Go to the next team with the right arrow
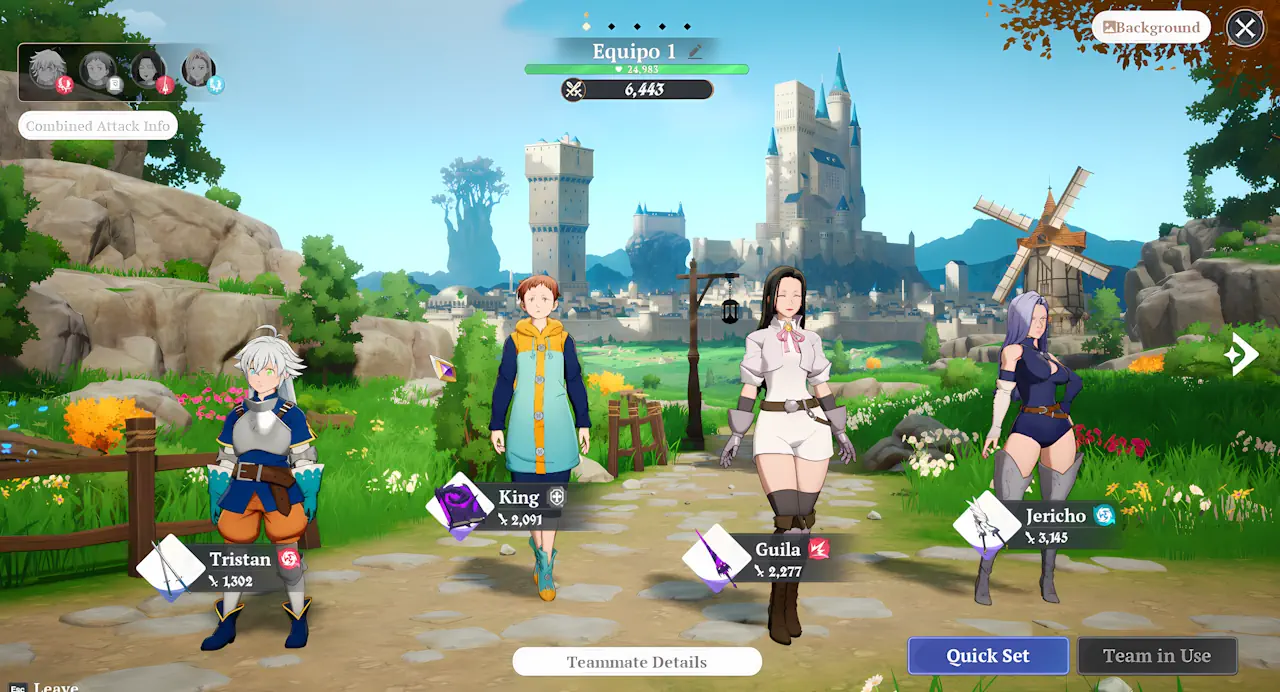 click(1243, 354)
